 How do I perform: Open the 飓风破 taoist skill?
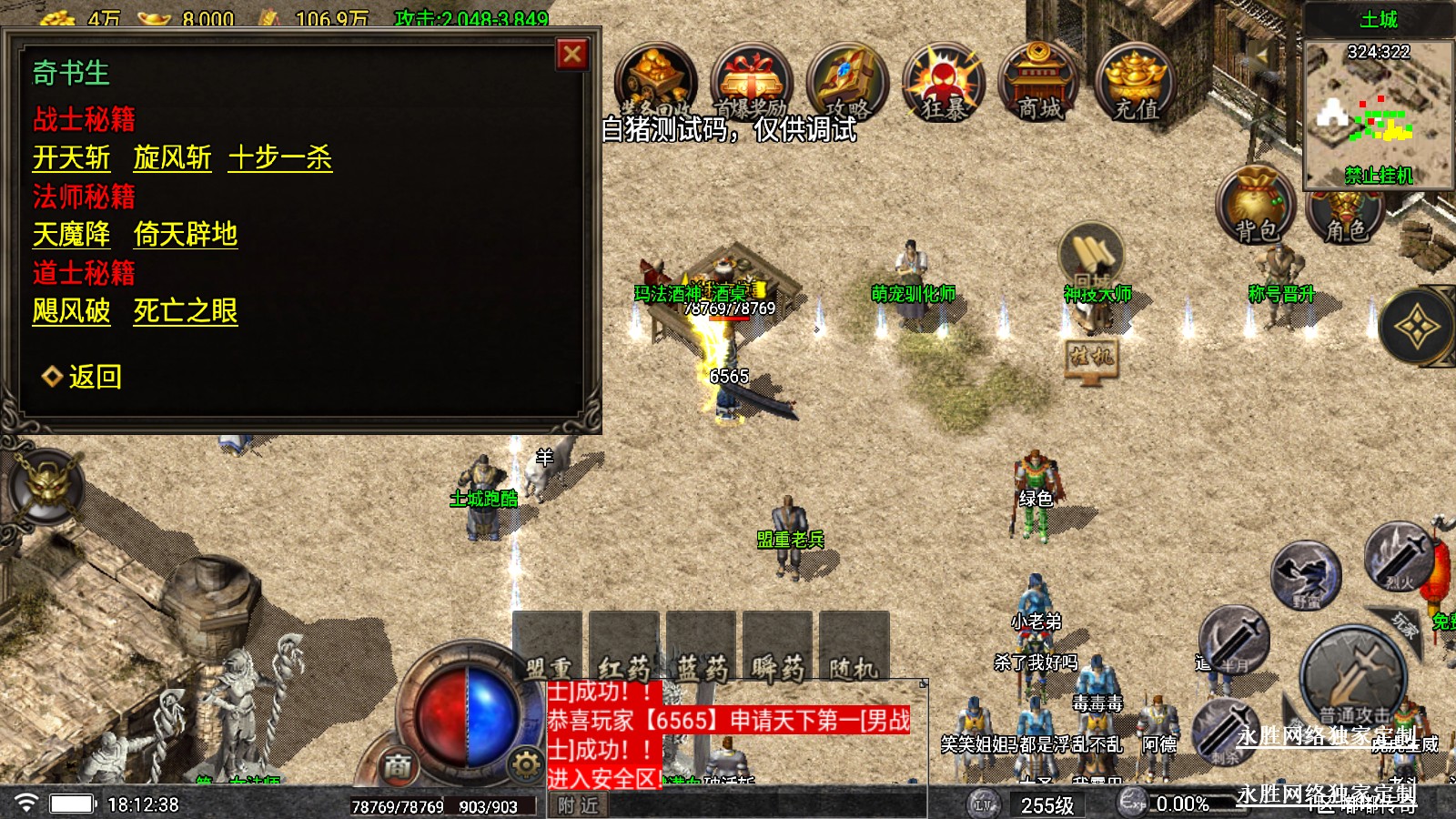click(x=71, y=311)
